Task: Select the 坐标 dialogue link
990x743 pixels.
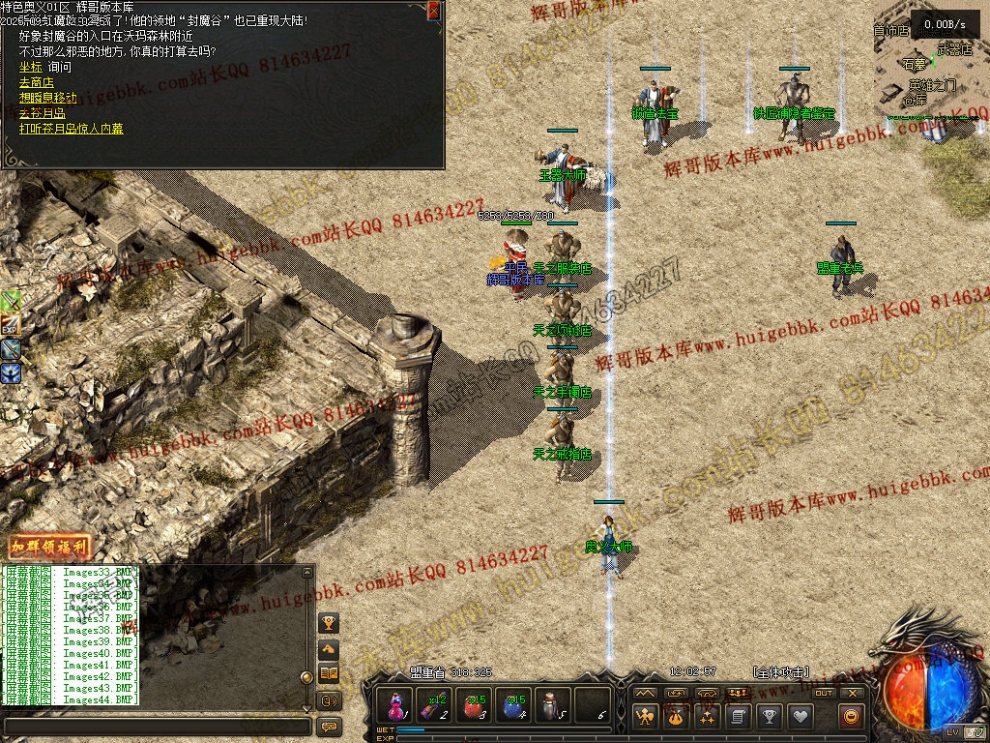Action: pos(29,67)
